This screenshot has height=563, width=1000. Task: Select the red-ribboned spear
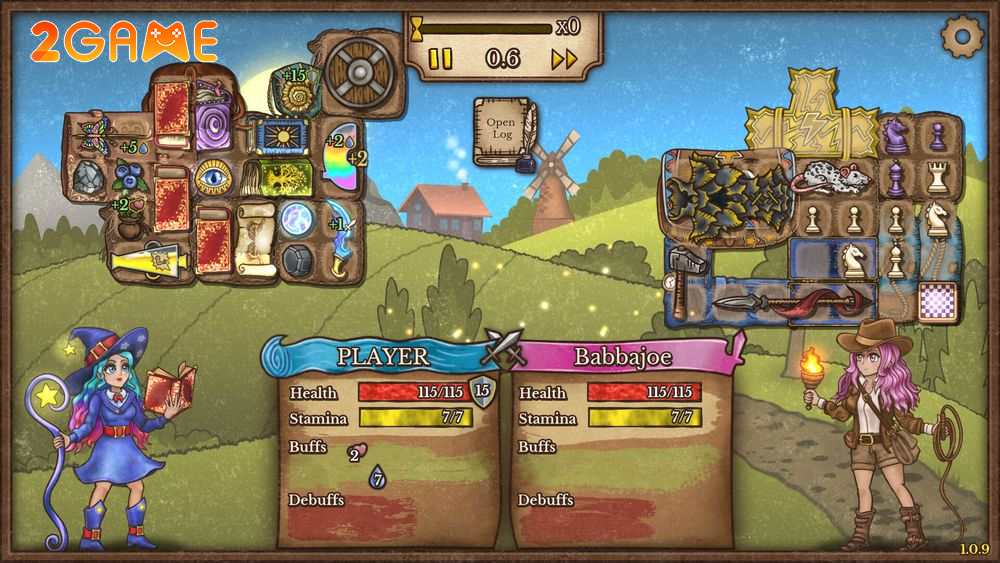[x=790, y=302]
